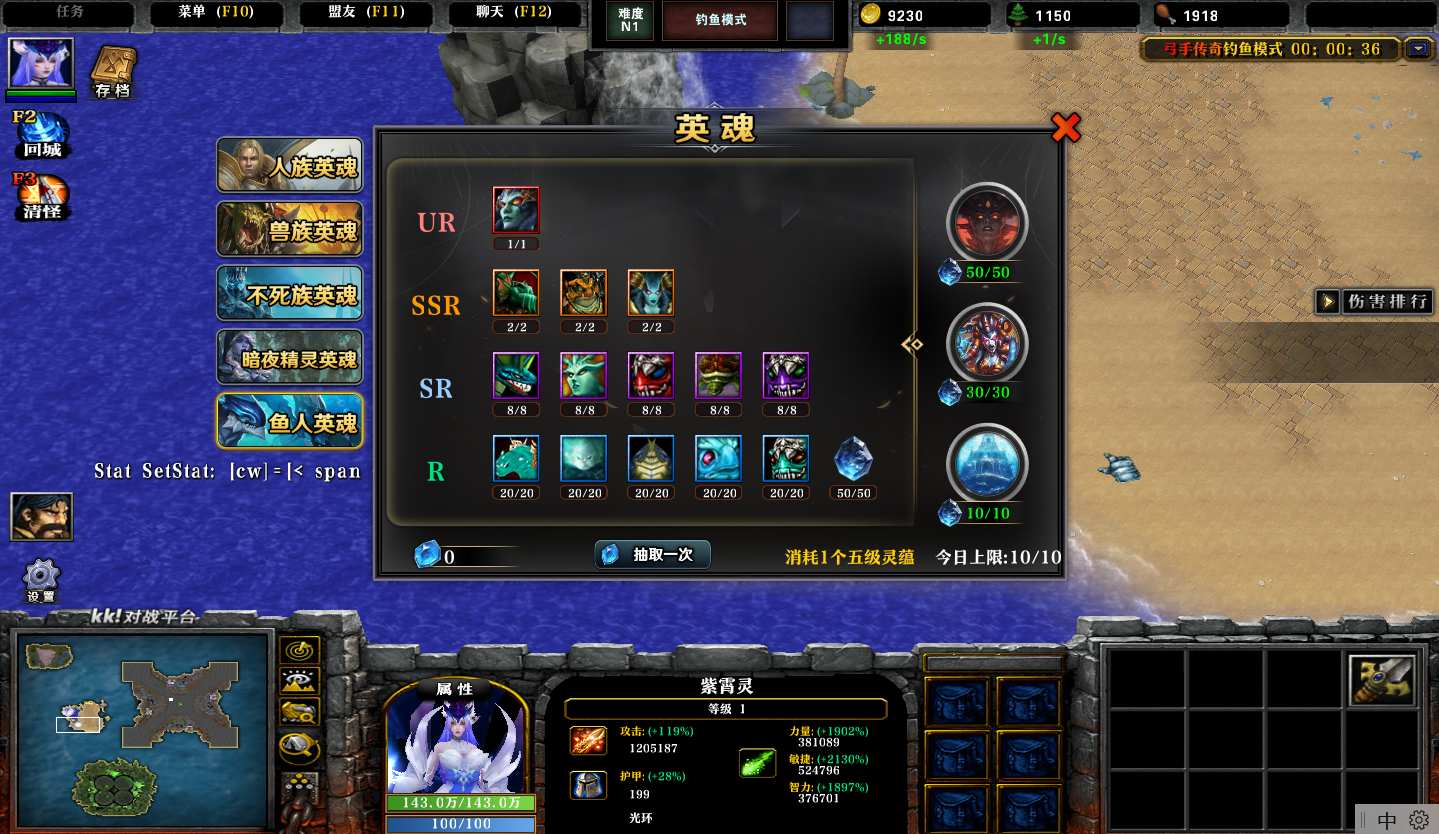This screenshot has height=834, width=1439.
Task: Open the 存档 save book icon
Action: pos(112,73)
